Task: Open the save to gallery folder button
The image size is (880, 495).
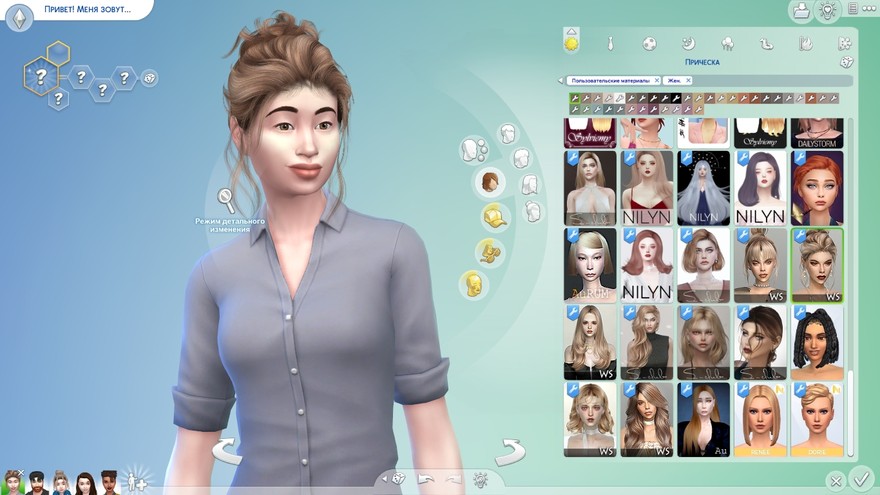Action: click(x=800, y=11)
